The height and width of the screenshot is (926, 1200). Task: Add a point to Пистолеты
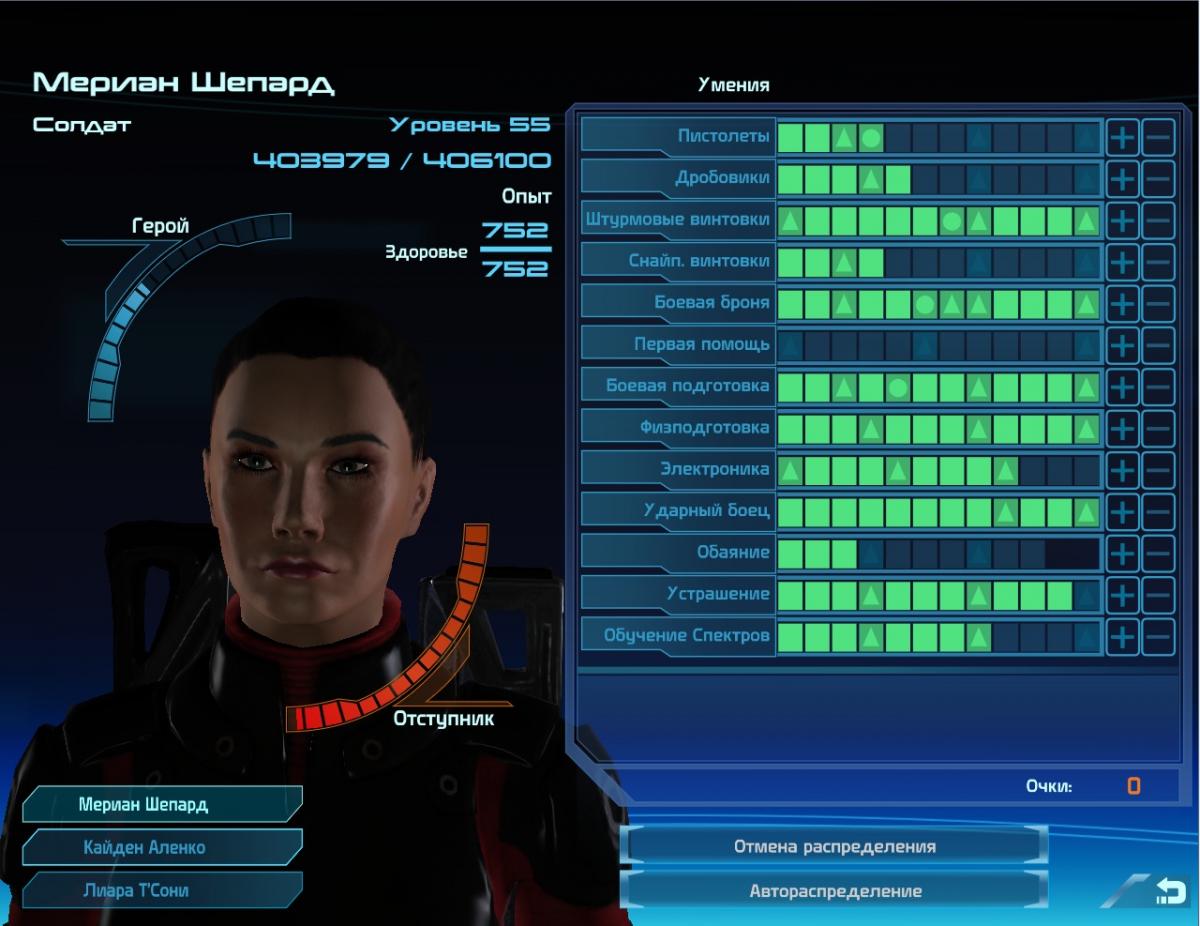pyautogui.click(x=1122, y=137)
